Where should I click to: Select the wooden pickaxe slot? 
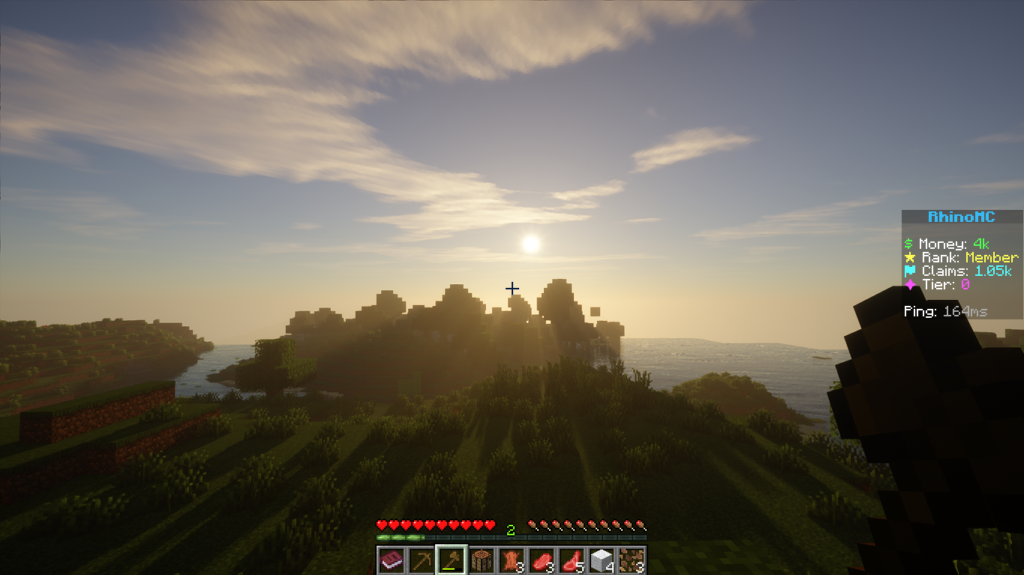(x=421, y=560)
